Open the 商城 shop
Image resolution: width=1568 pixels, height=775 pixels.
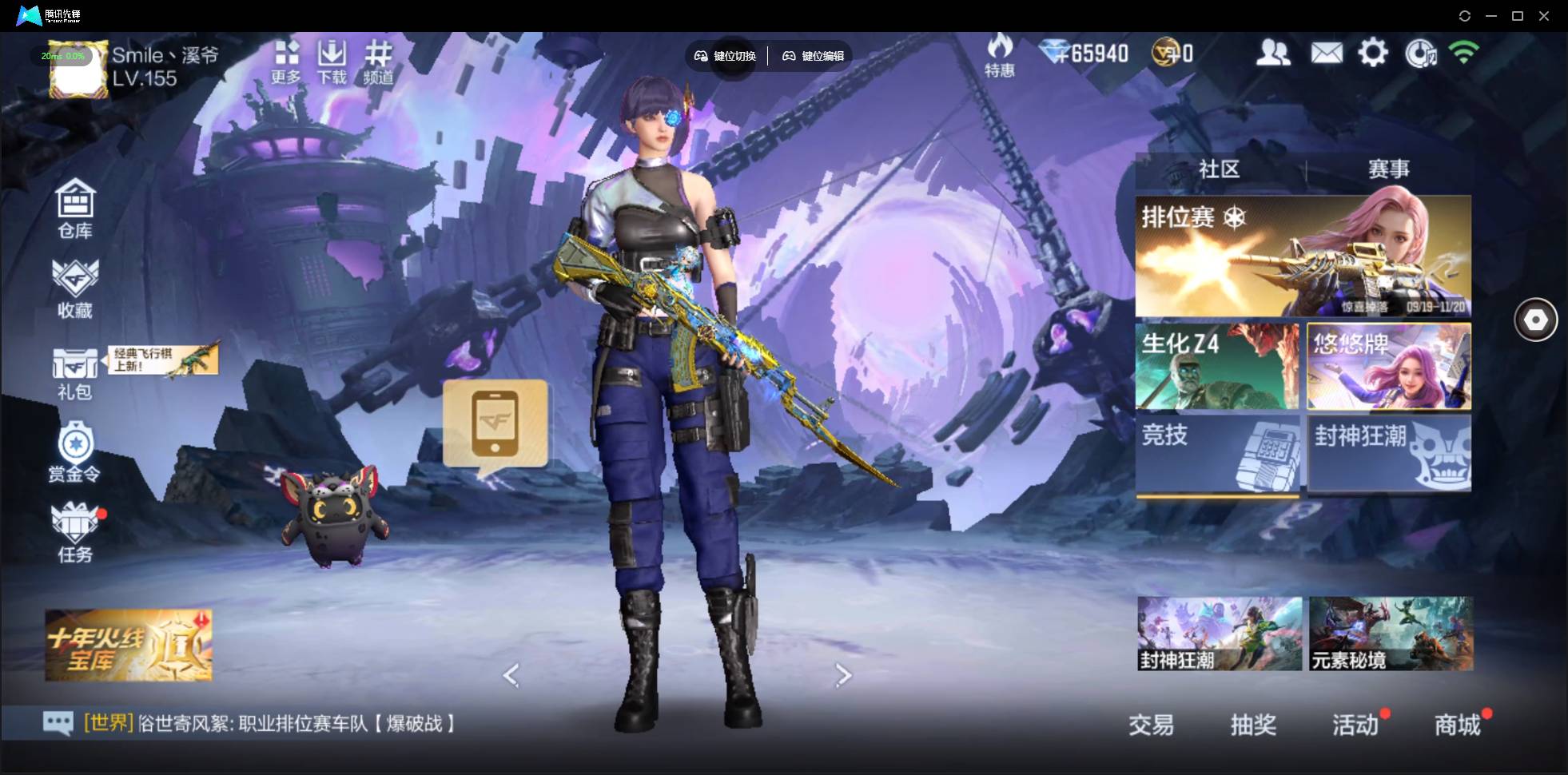pos(1458,725)
